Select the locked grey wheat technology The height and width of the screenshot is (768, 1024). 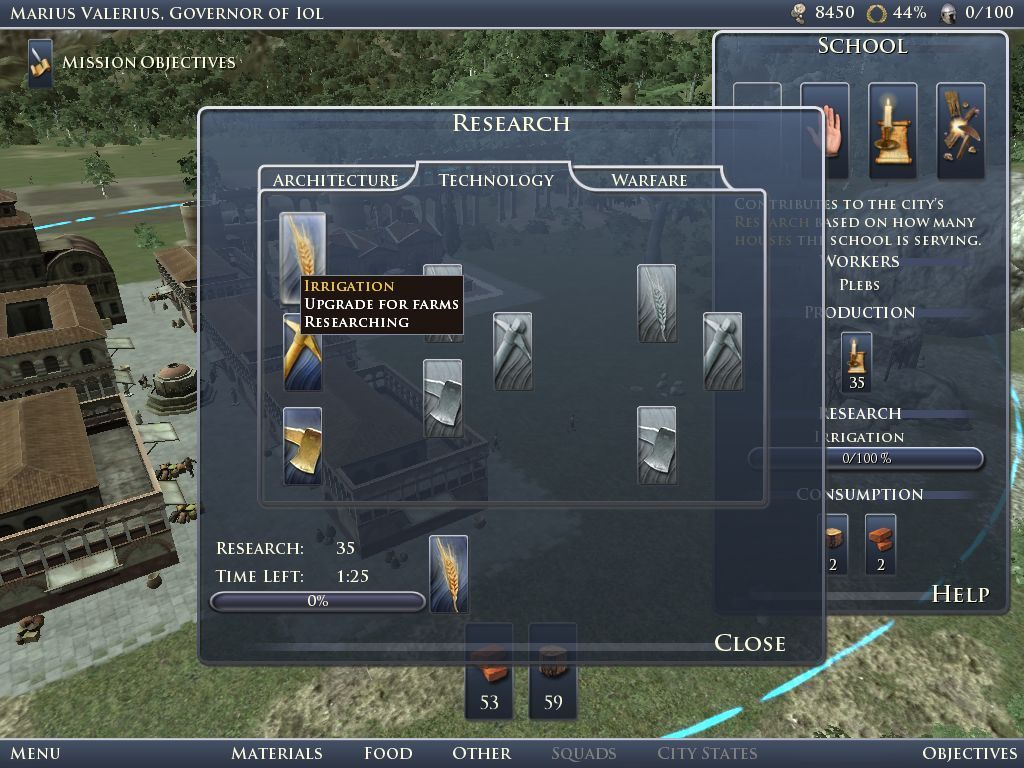pyautogui.click(x=657, y=303)
